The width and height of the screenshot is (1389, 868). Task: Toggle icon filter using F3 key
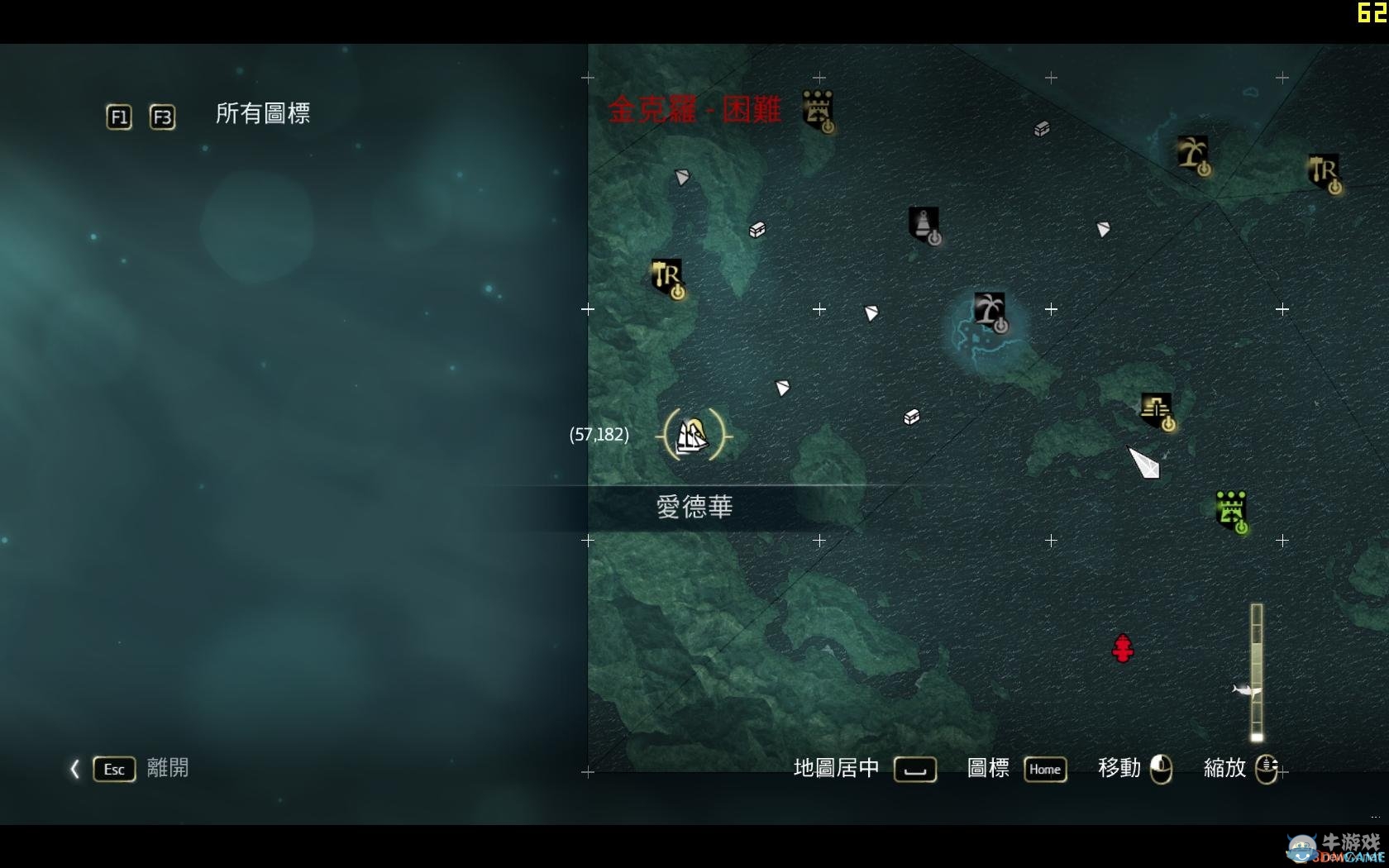coord(162,117)
